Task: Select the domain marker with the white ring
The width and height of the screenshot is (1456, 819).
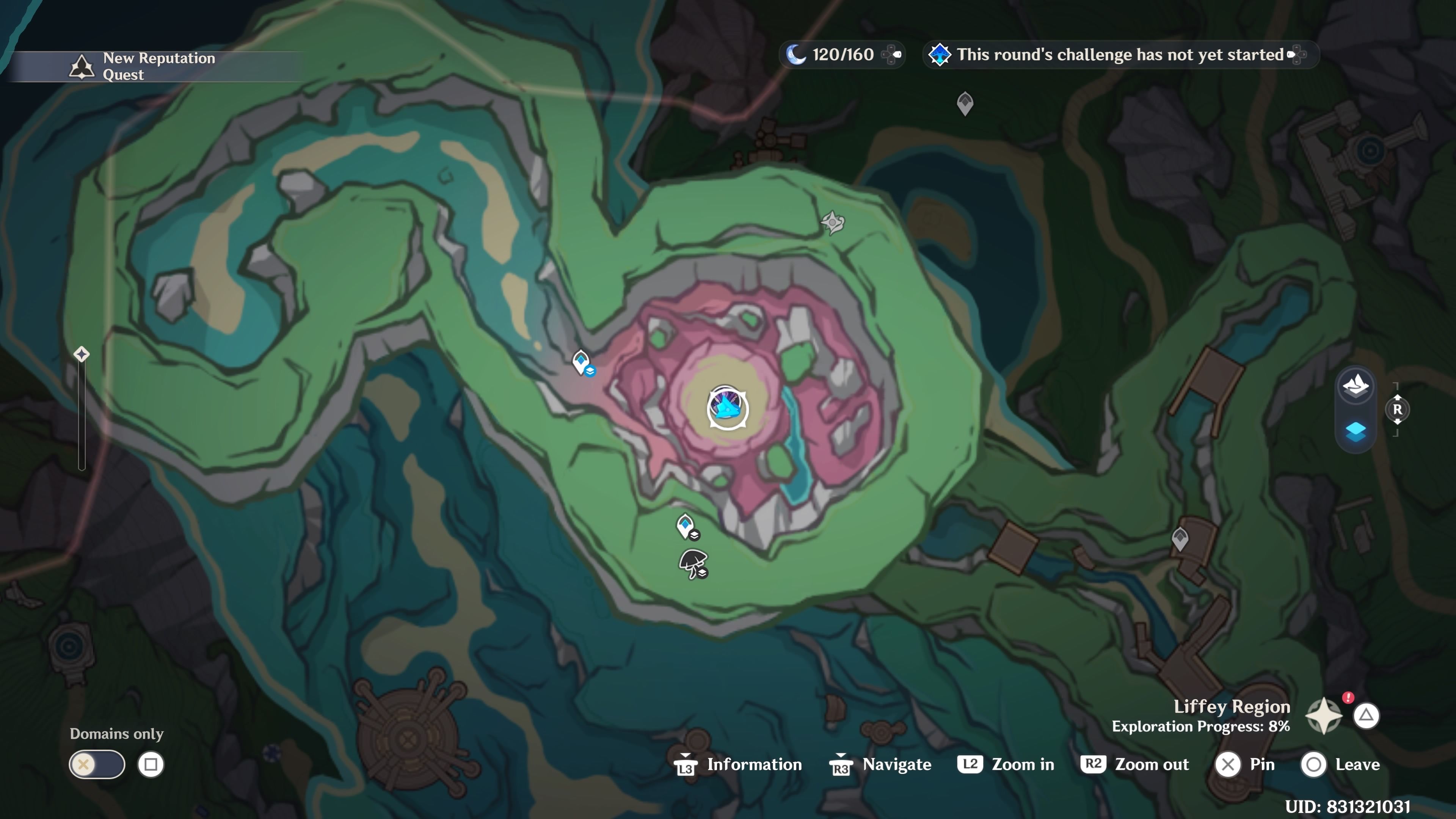Action: [x=728, y=408]
